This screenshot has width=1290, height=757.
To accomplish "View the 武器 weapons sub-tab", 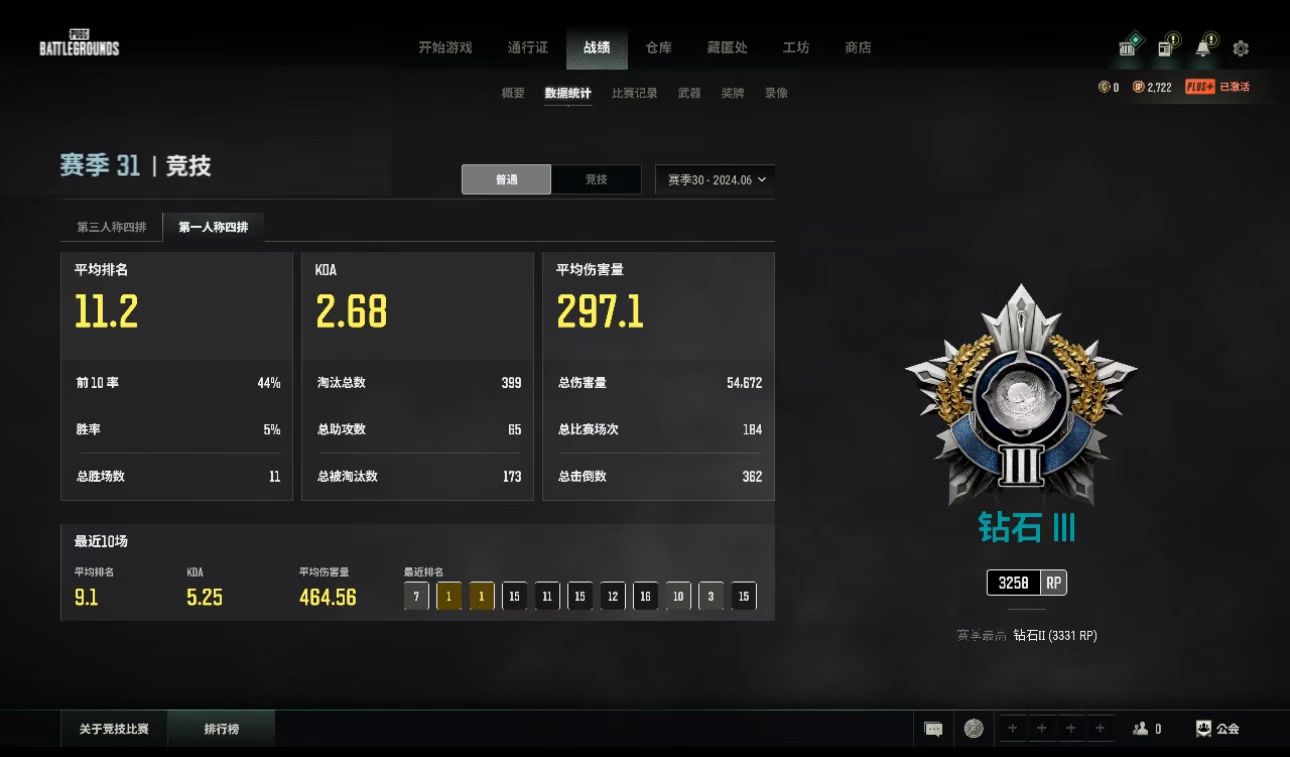I will click(689, 93).
